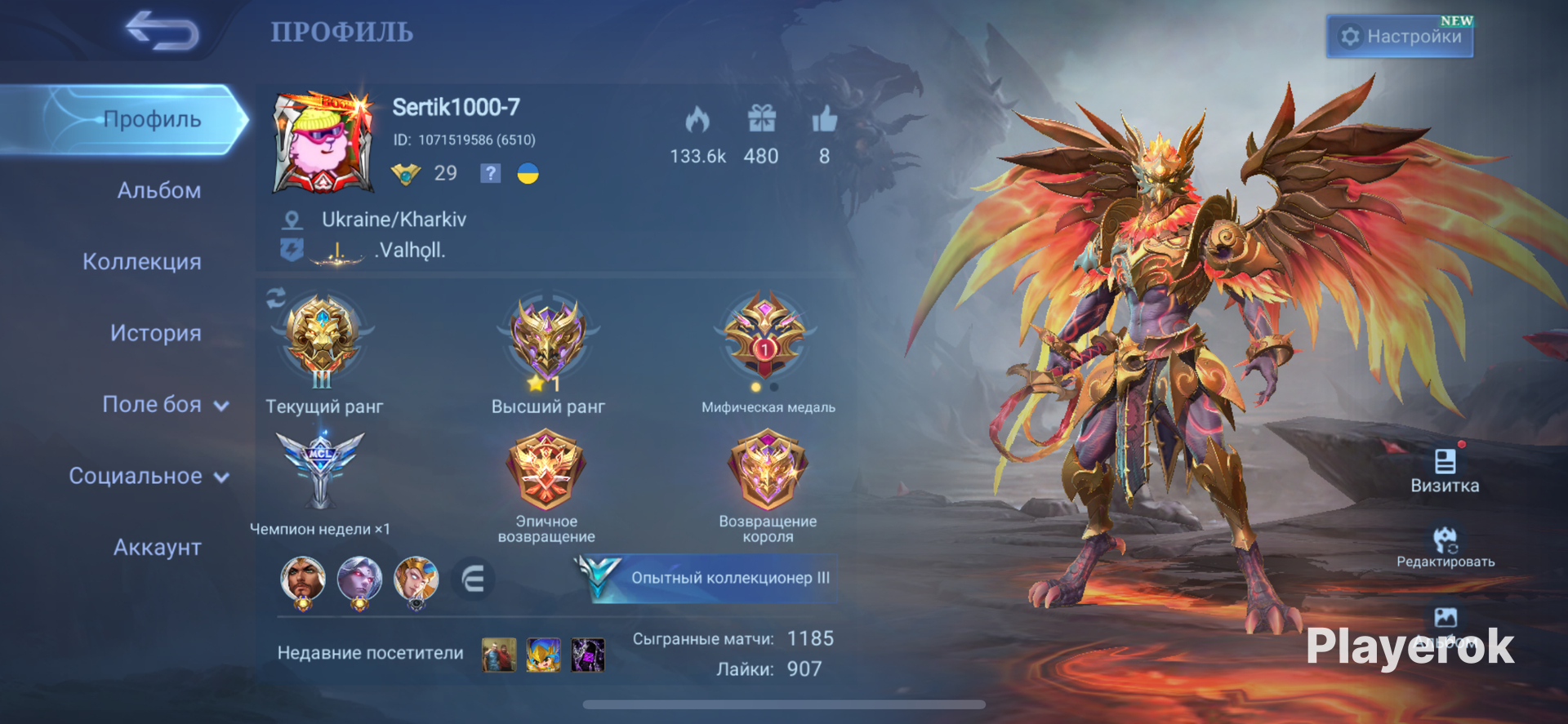Screen dimensions: 1568x724
Task: Open the Настройки settings button
Action: pyautogui.click(x=1400, y=37)
